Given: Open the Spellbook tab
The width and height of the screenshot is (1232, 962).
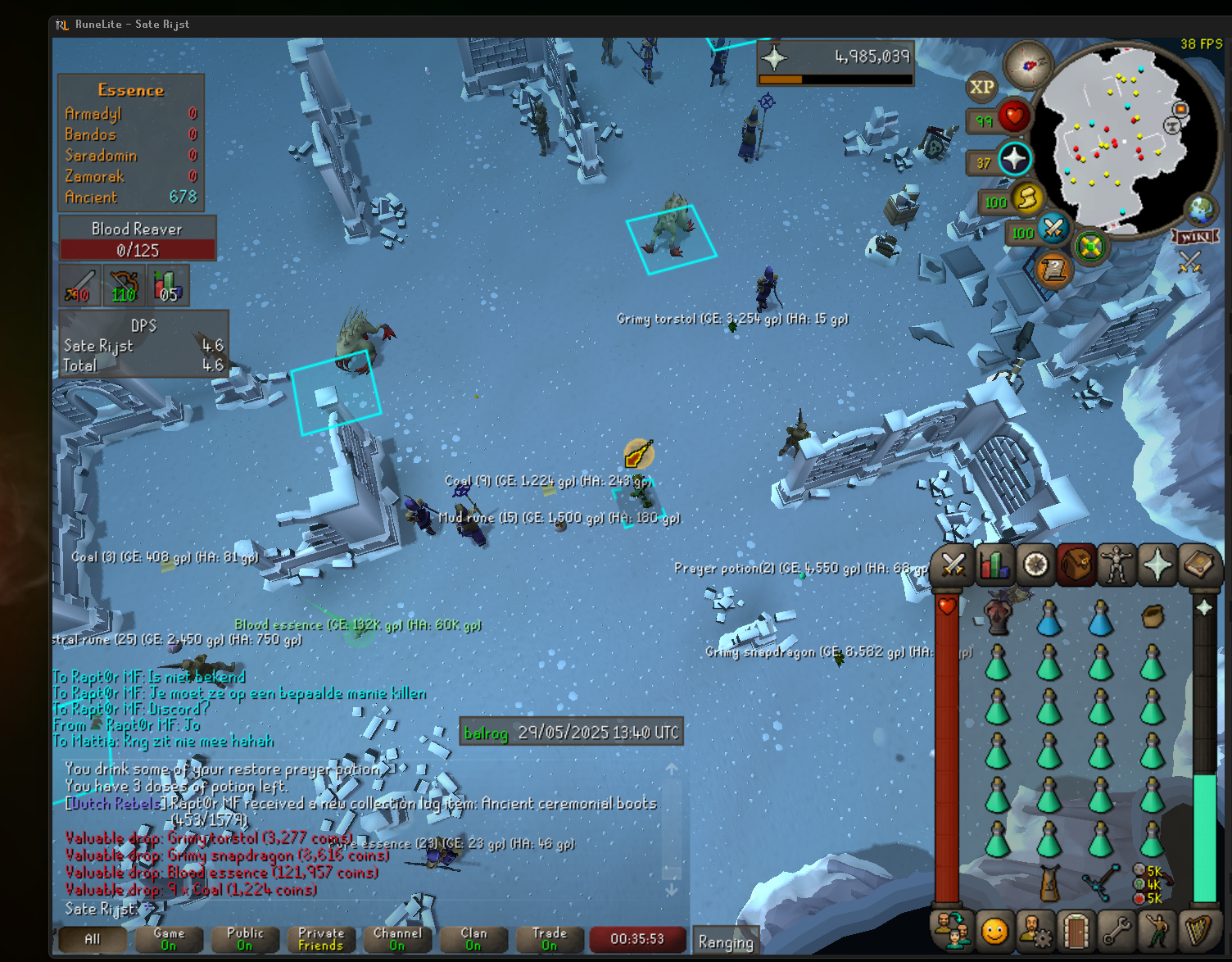Looking at the screenshot, I should click(1198, 565).
